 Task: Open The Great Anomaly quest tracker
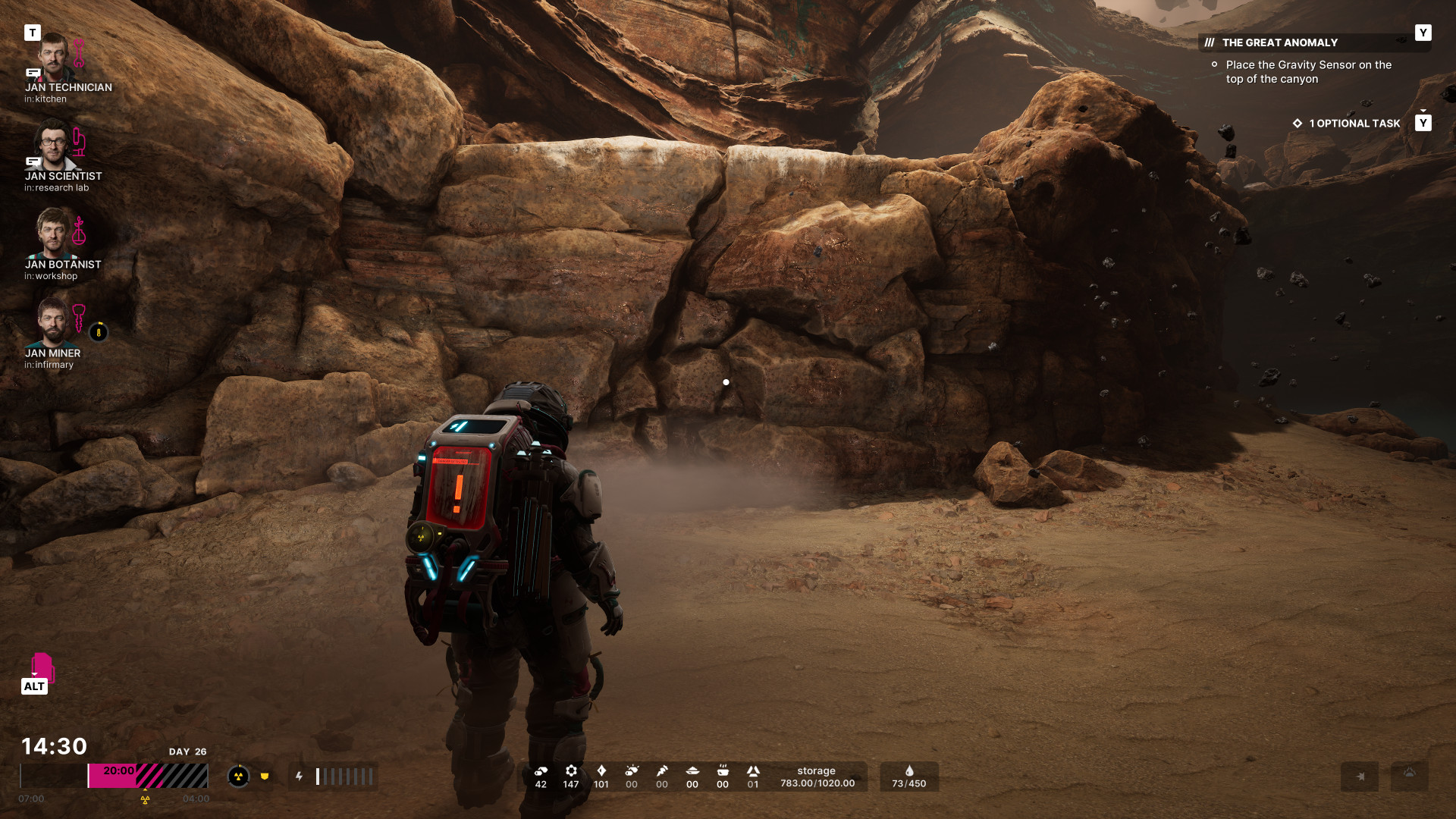pyautogui.click(x=1279, y=43)
